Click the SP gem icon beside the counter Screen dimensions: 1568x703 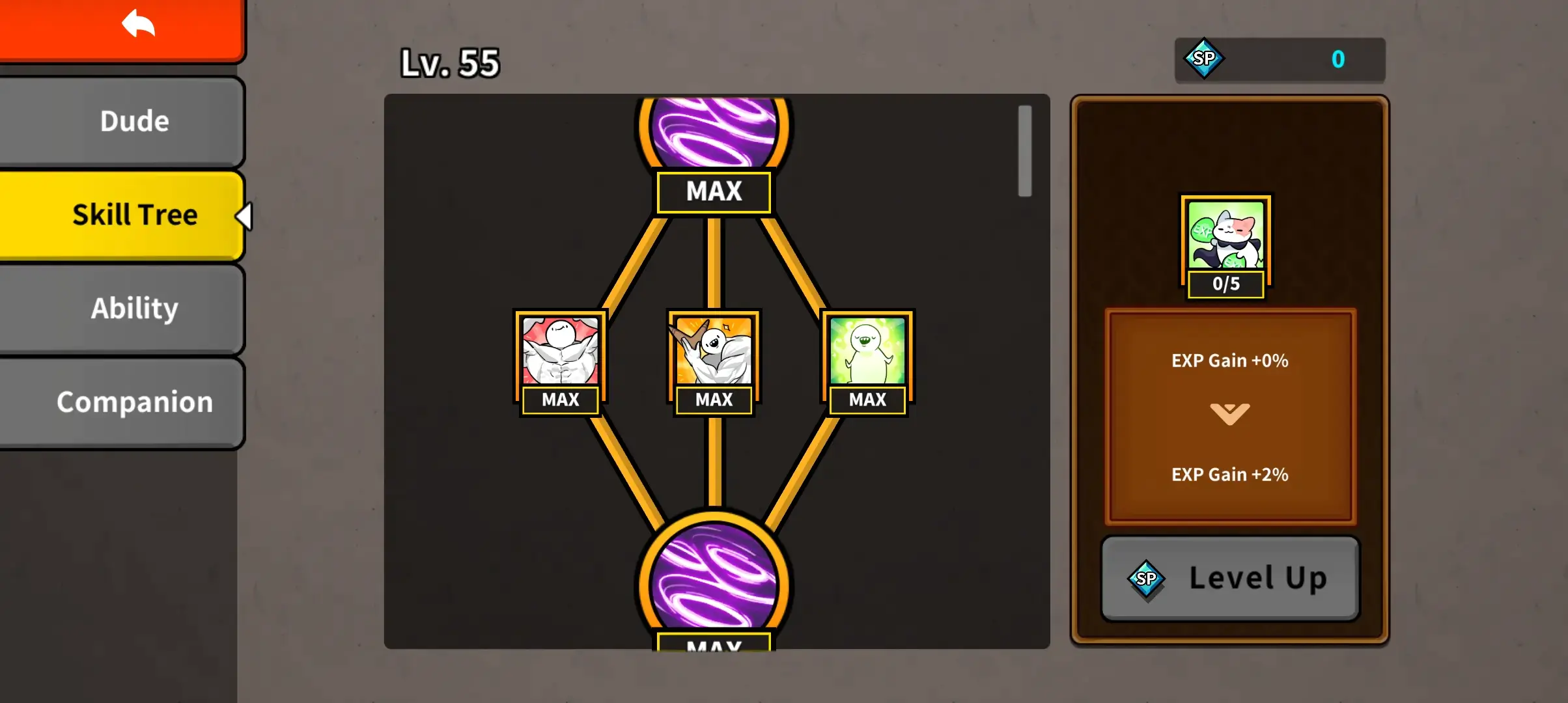1203,60
